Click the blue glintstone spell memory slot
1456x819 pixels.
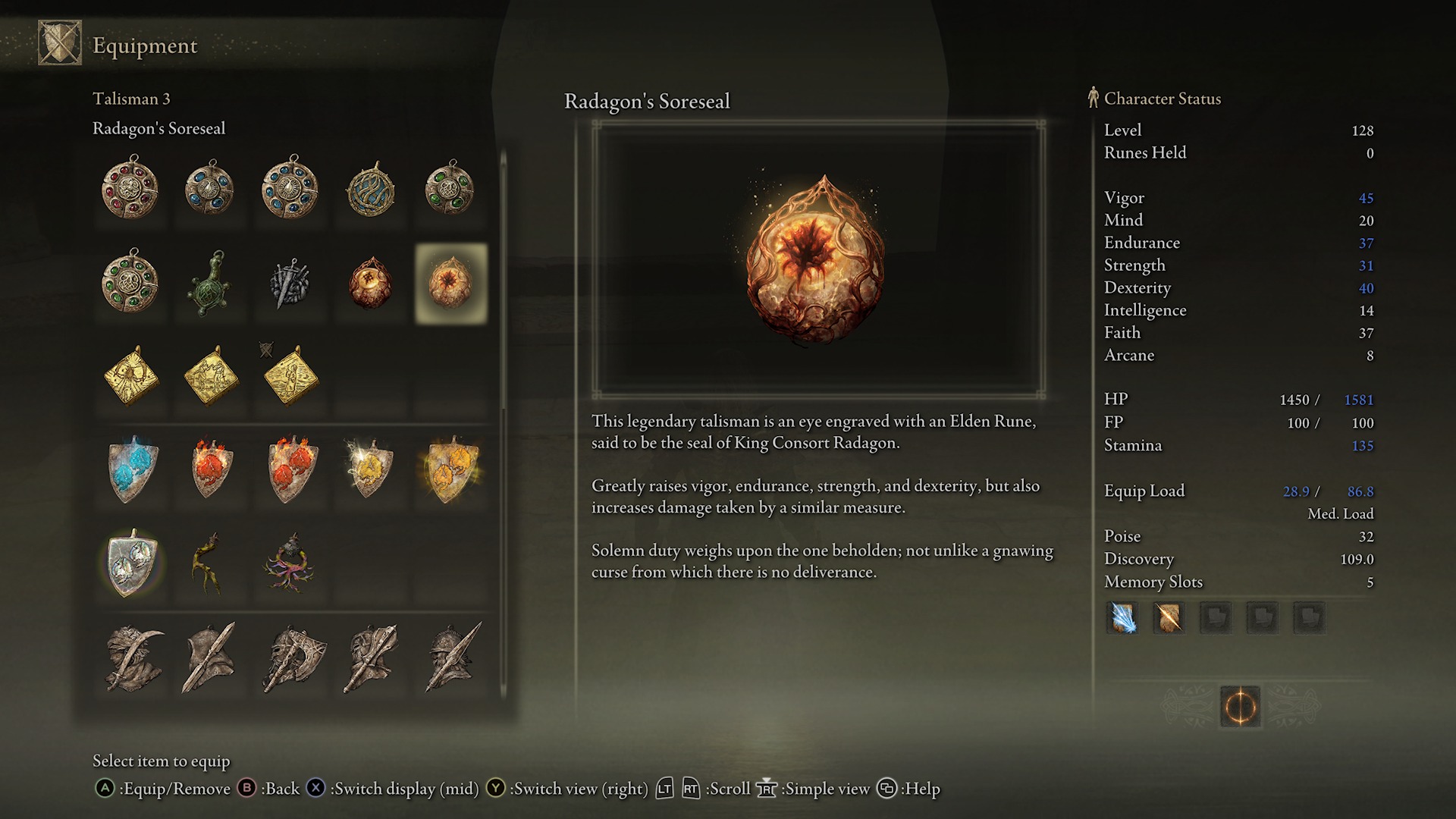(1122, 618)
